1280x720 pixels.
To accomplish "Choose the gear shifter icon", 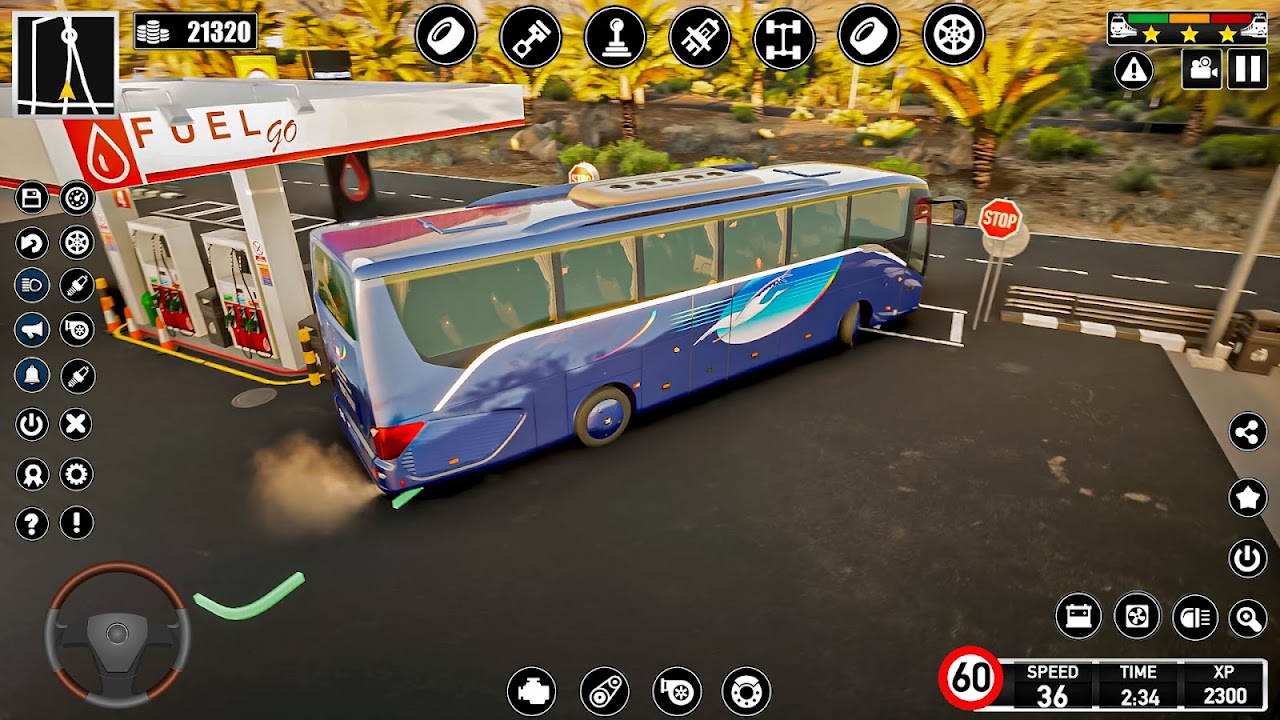I will pos(614,35).
